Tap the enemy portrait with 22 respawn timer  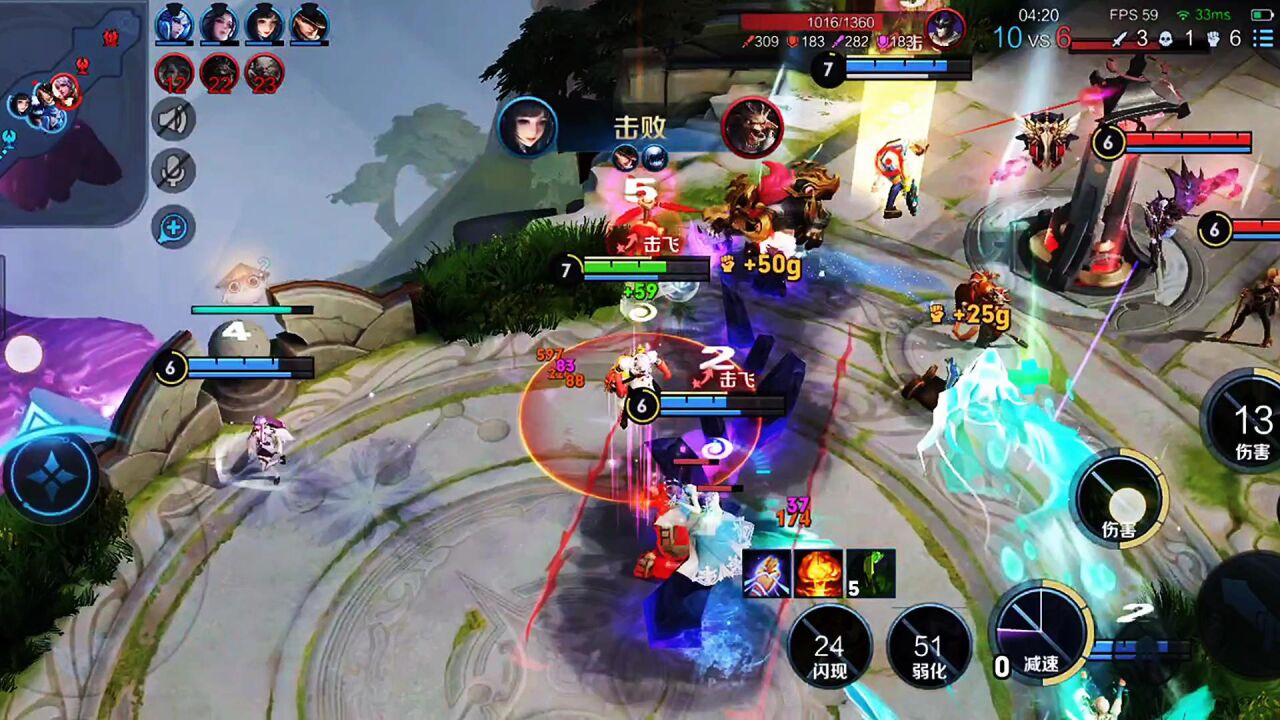click(x=219, y=73)
